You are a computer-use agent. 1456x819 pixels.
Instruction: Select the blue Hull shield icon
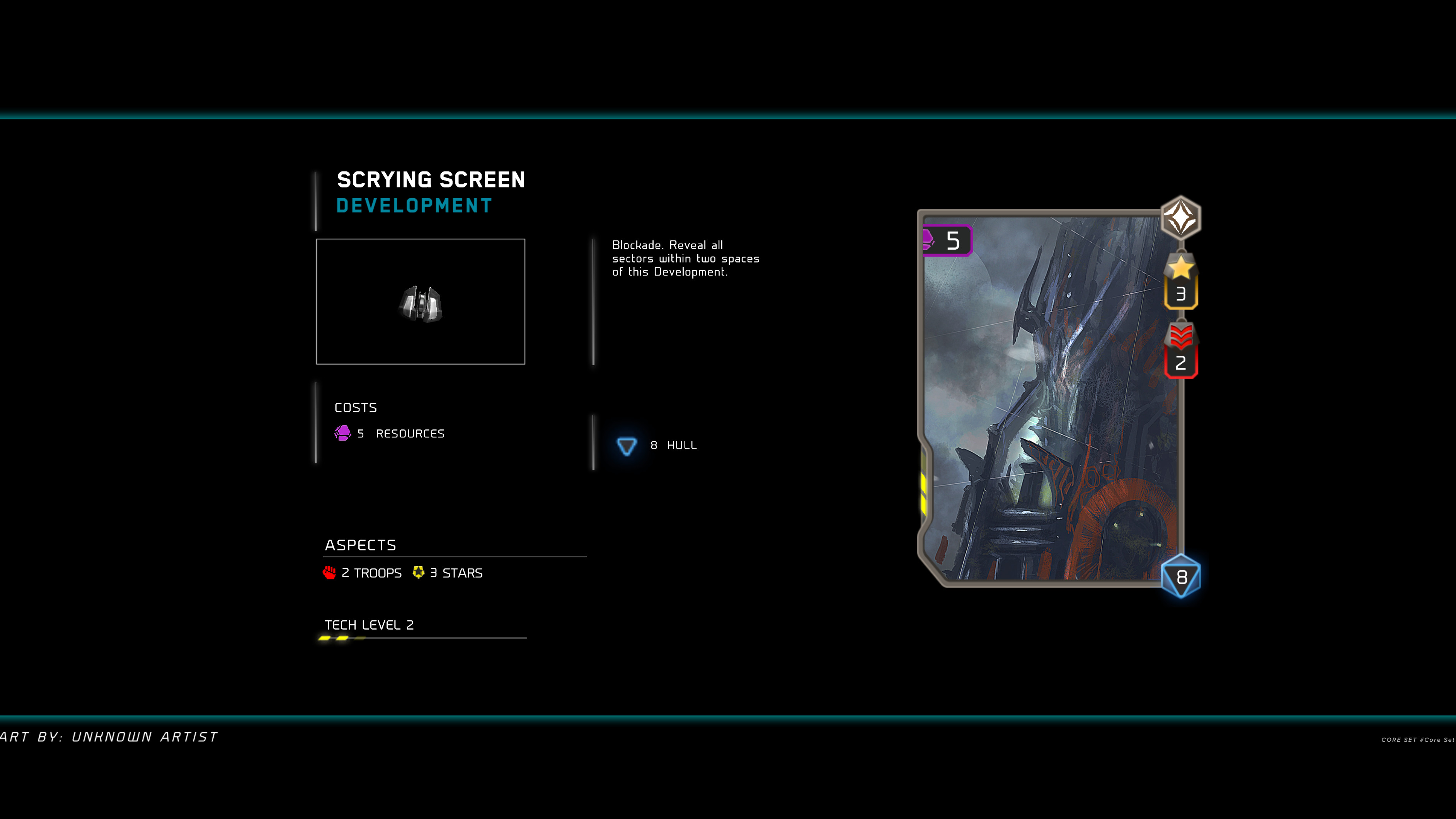click(626, 446)
